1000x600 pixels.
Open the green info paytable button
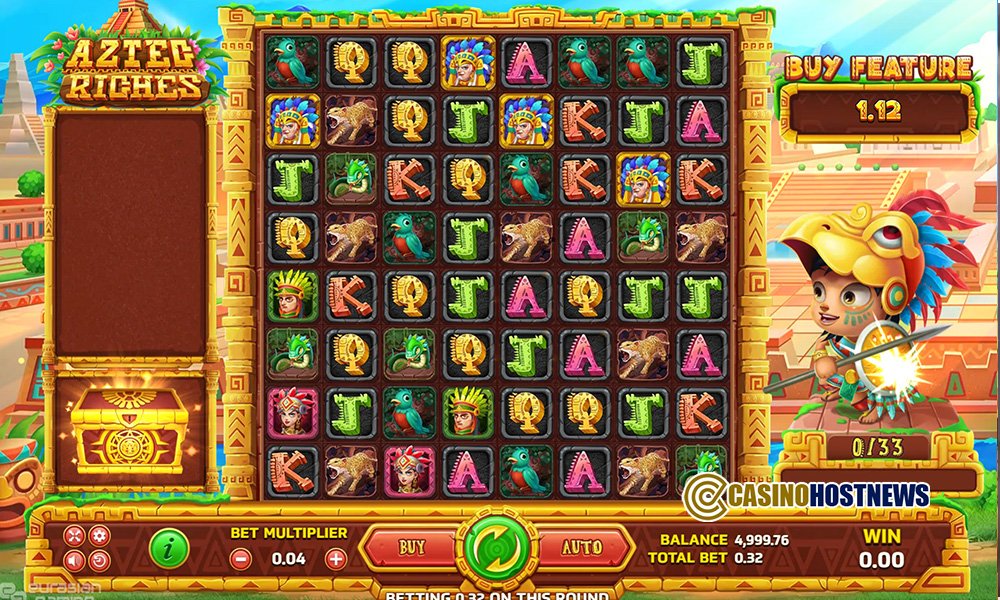coord(170,547)
